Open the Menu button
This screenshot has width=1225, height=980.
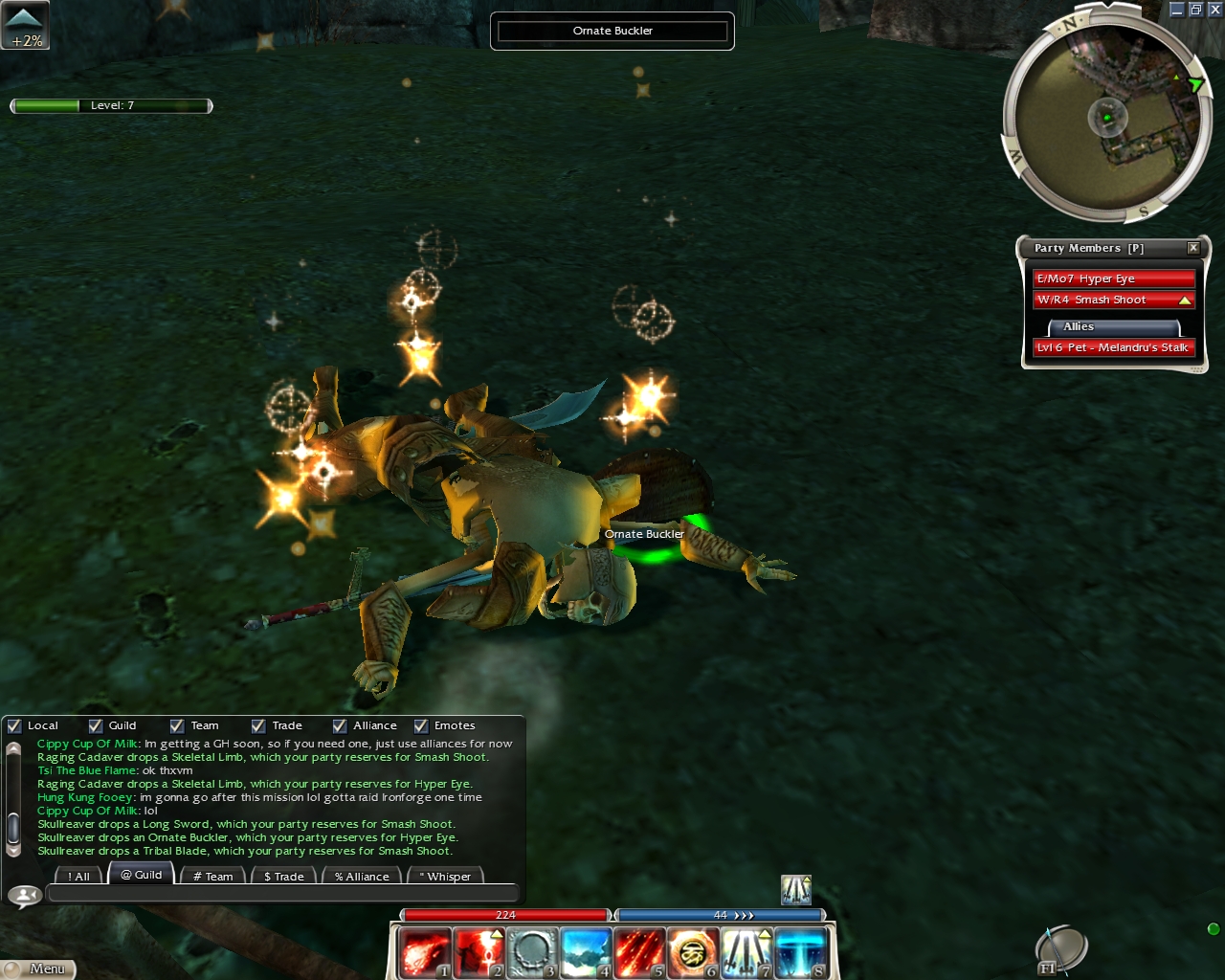(x=38, y=969)
